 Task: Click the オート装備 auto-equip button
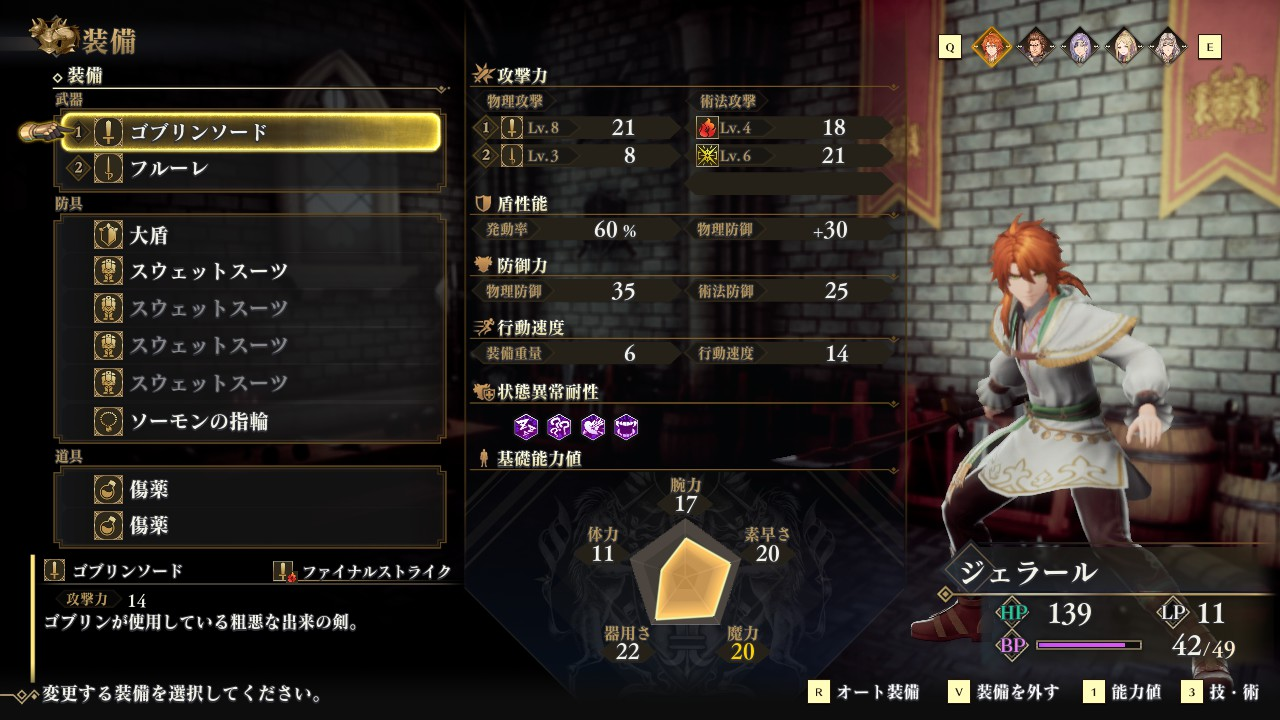[x=864, y=692]
